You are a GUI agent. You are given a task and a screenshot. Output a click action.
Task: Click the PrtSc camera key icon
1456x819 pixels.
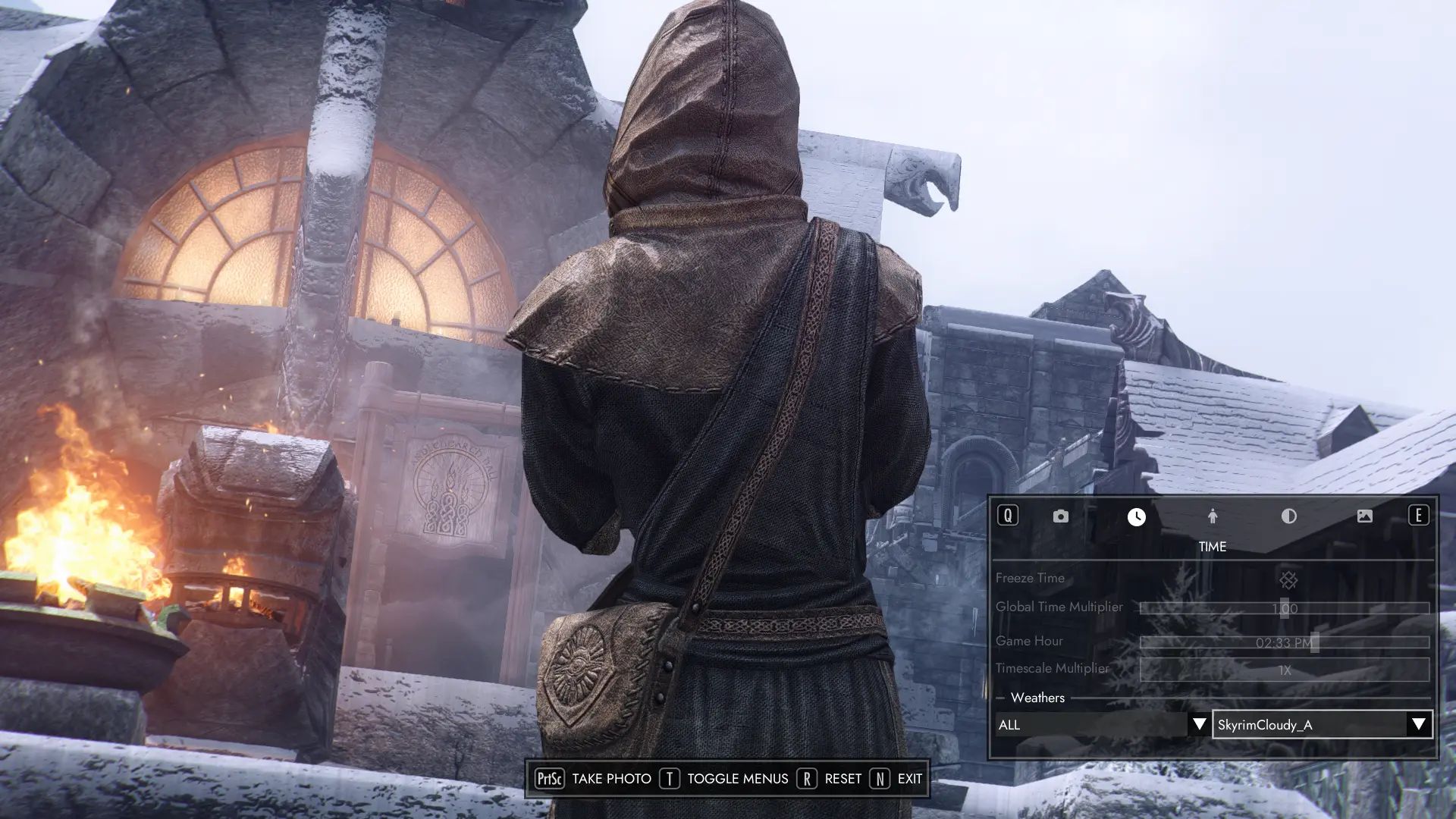551,779
